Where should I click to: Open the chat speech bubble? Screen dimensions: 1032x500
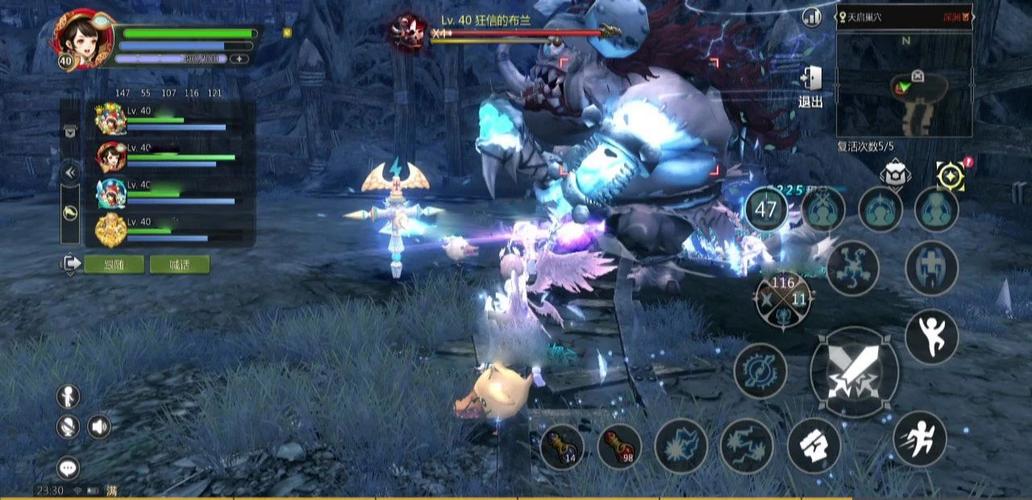(x=68, y=467)
